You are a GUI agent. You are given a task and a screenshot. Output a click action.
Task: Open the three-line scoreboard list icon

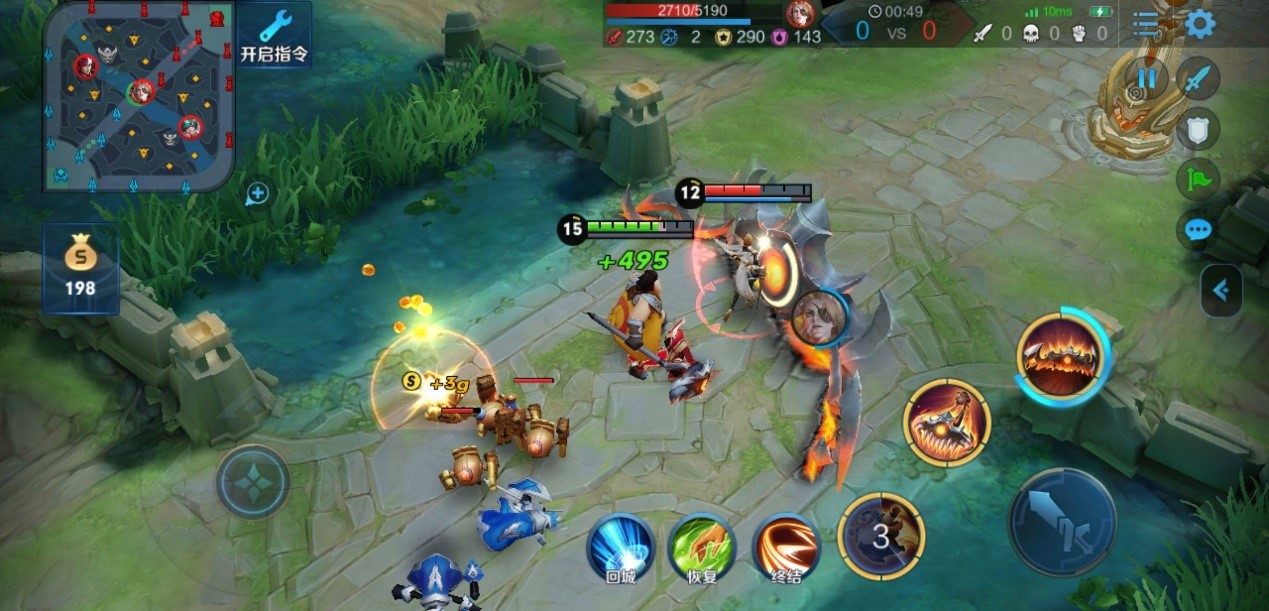click(1146, 24)
